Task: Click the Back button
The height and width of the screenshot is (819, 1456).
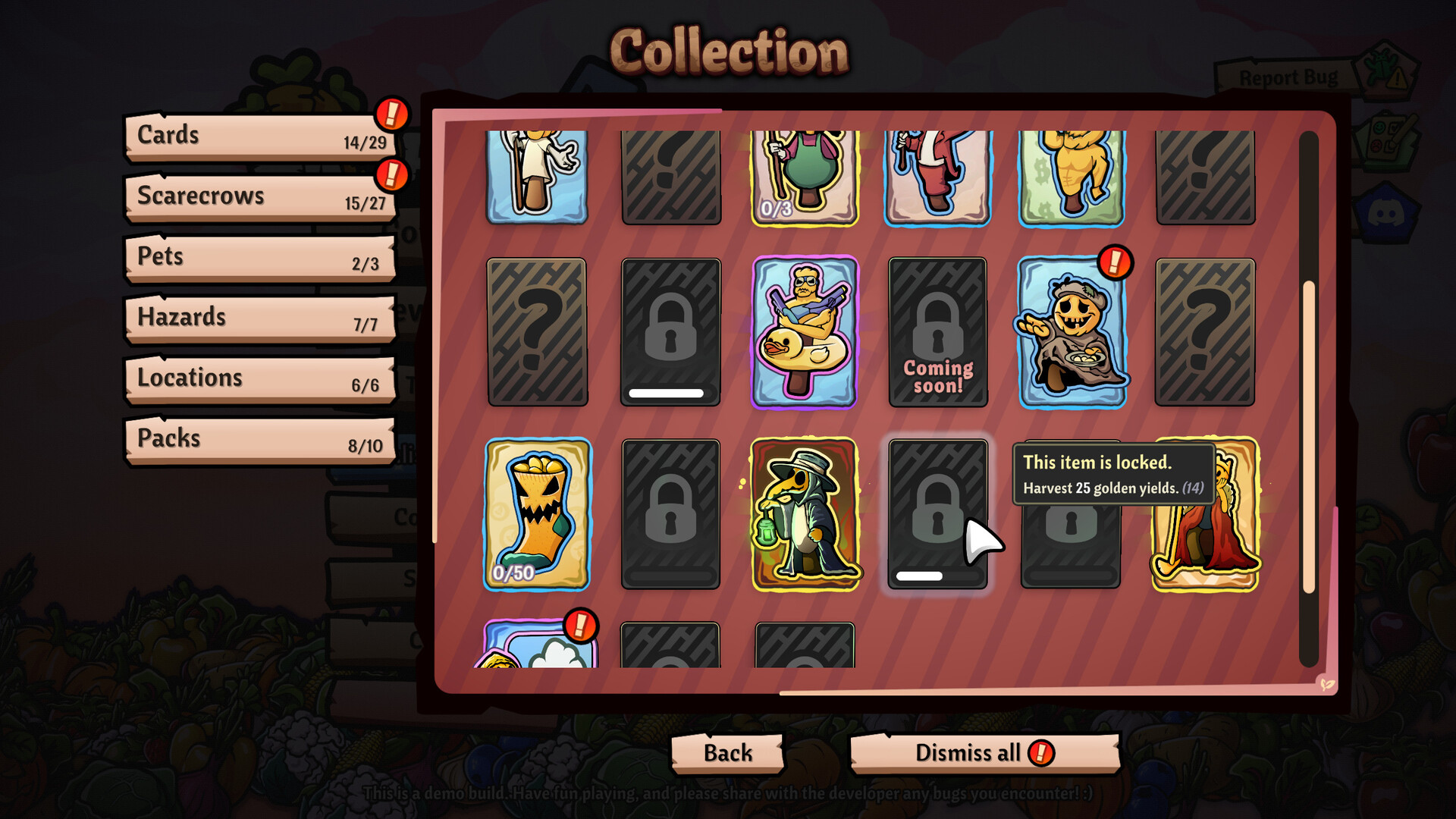Action: [x=727, y=753]
